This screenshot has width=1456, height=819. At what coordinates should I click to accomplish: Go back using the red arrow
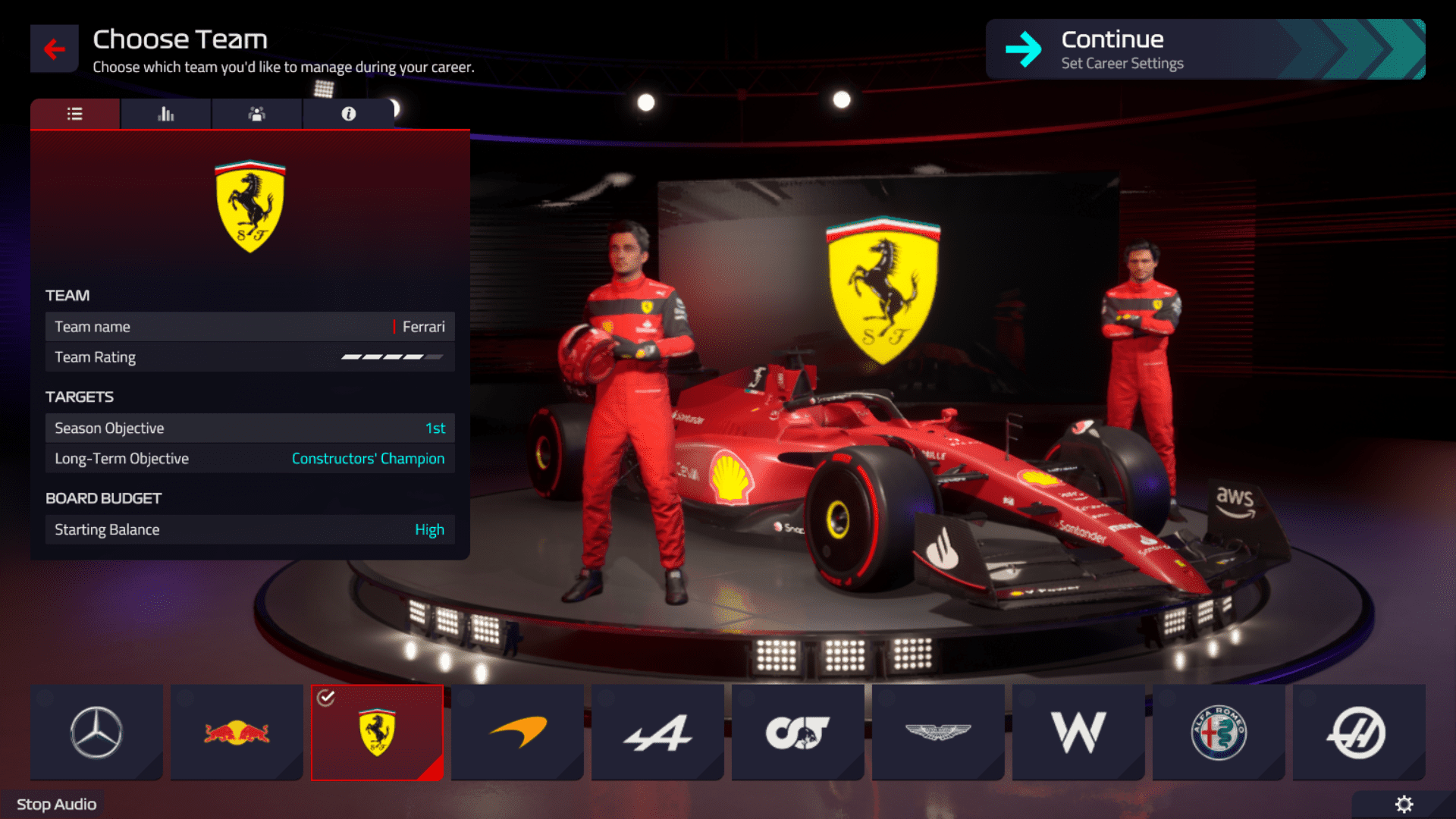(x=53, y=48)
